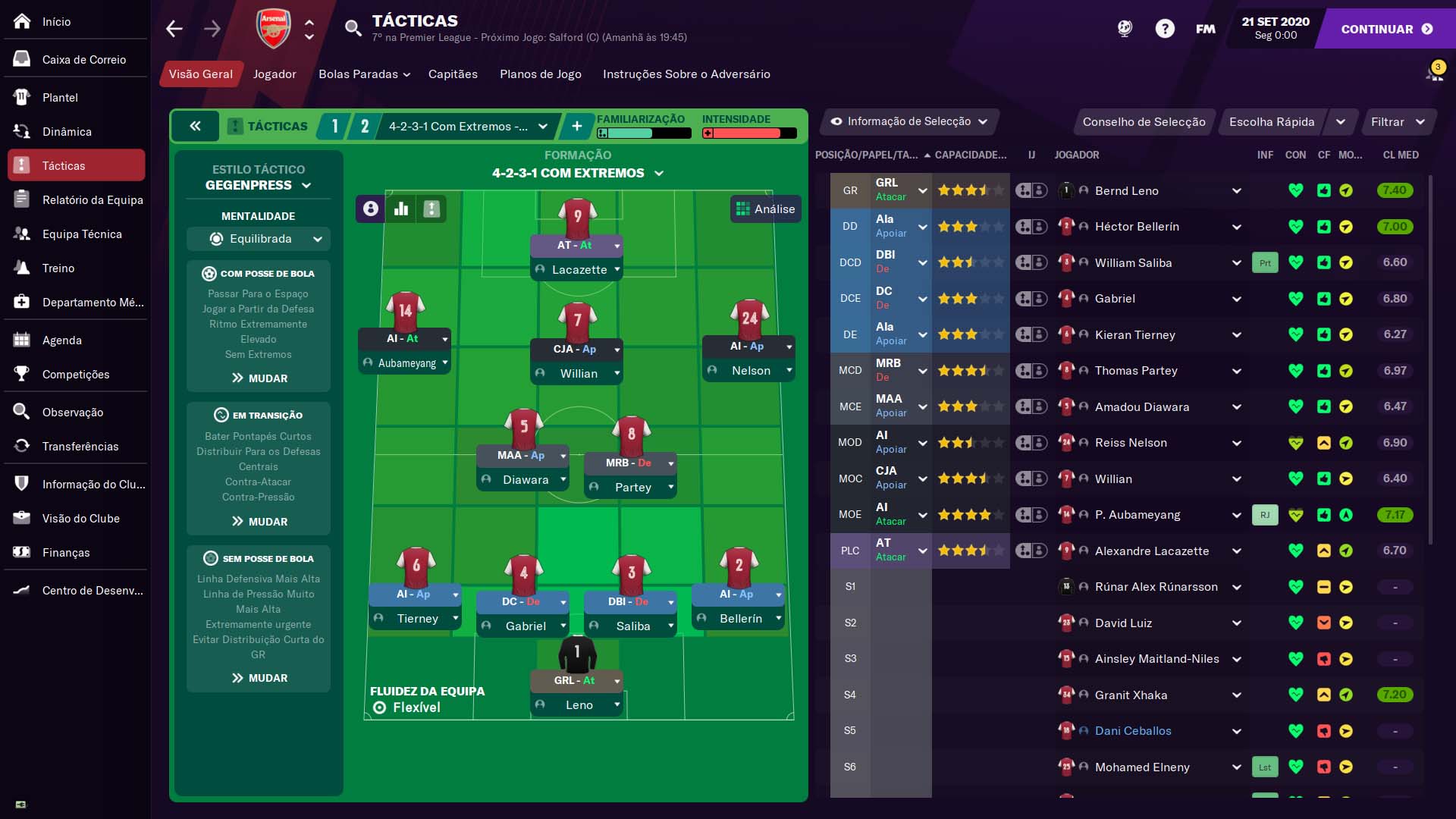
Task: Open the globe world icon in top bar
Action: 1125,28
